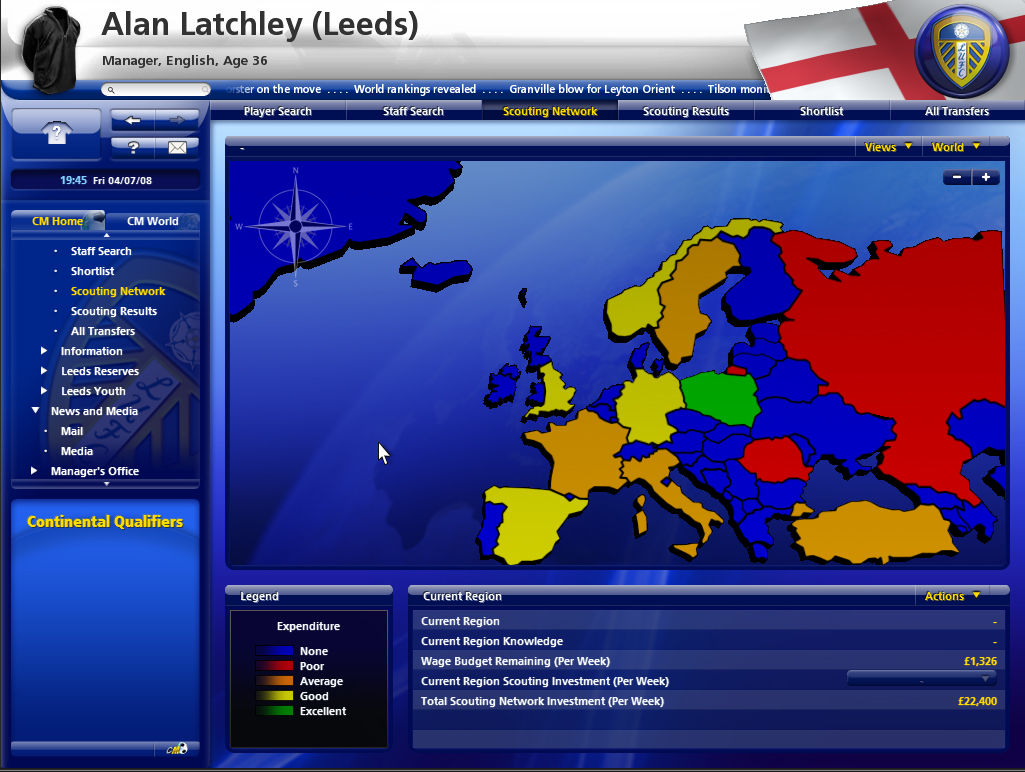The width and height of the screenshot is (1025, 772).
Task: Open the World region dropdown
Action: (x=955, y=147)
